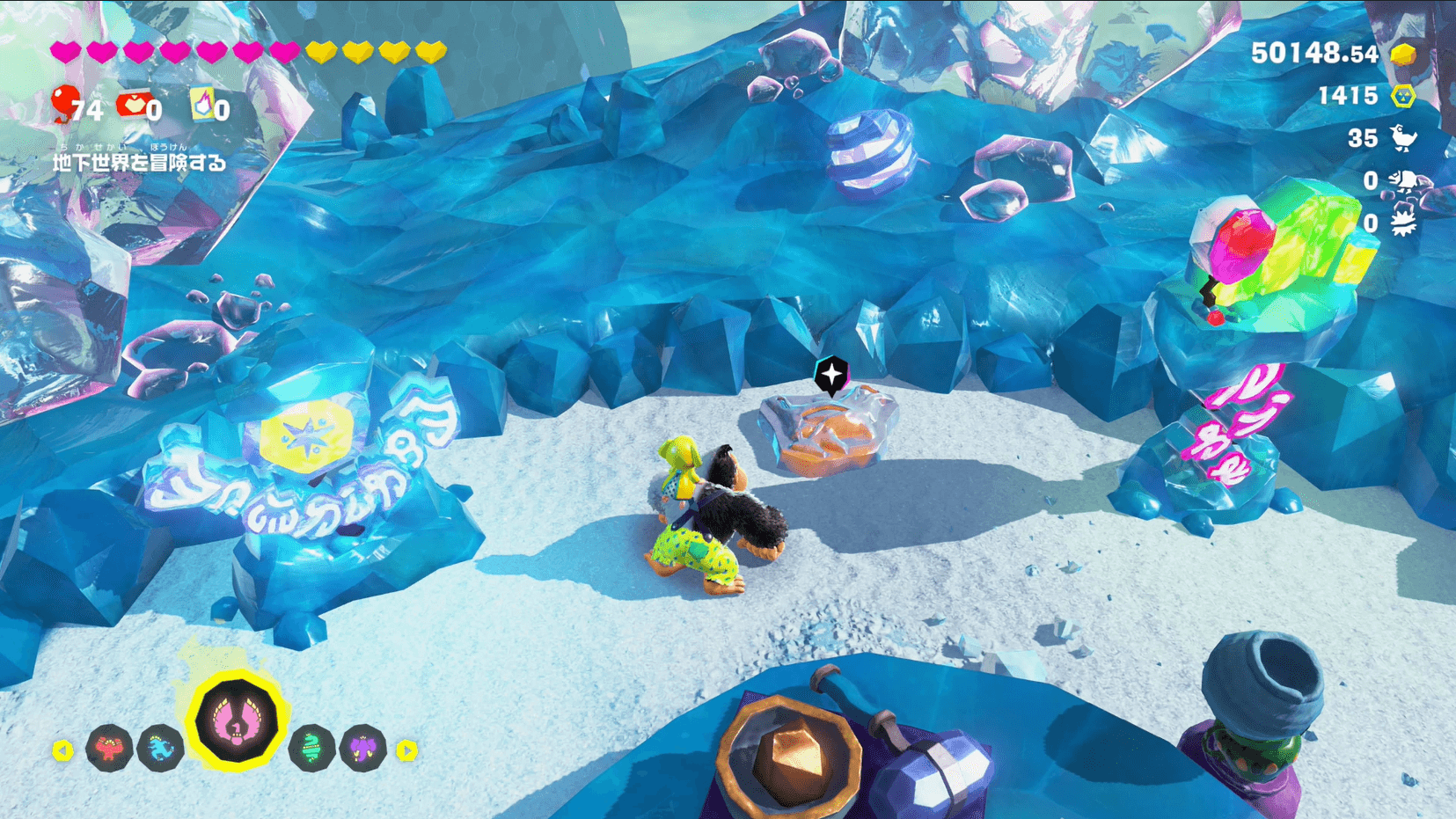Screen dimensions: 1456x819
Task: Click the red balloon icon
Action: (x=64, y=103)
